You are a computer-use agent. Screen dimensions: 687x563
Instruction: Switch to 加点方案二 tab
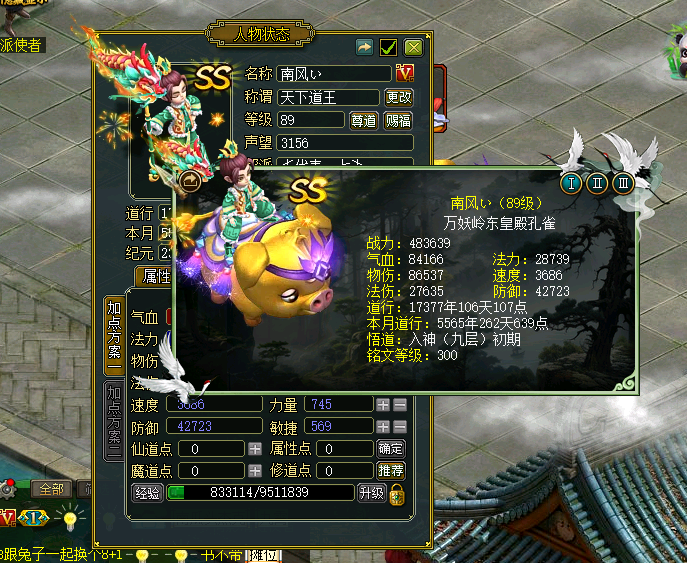pyautogui.click(x=115, y=420)
